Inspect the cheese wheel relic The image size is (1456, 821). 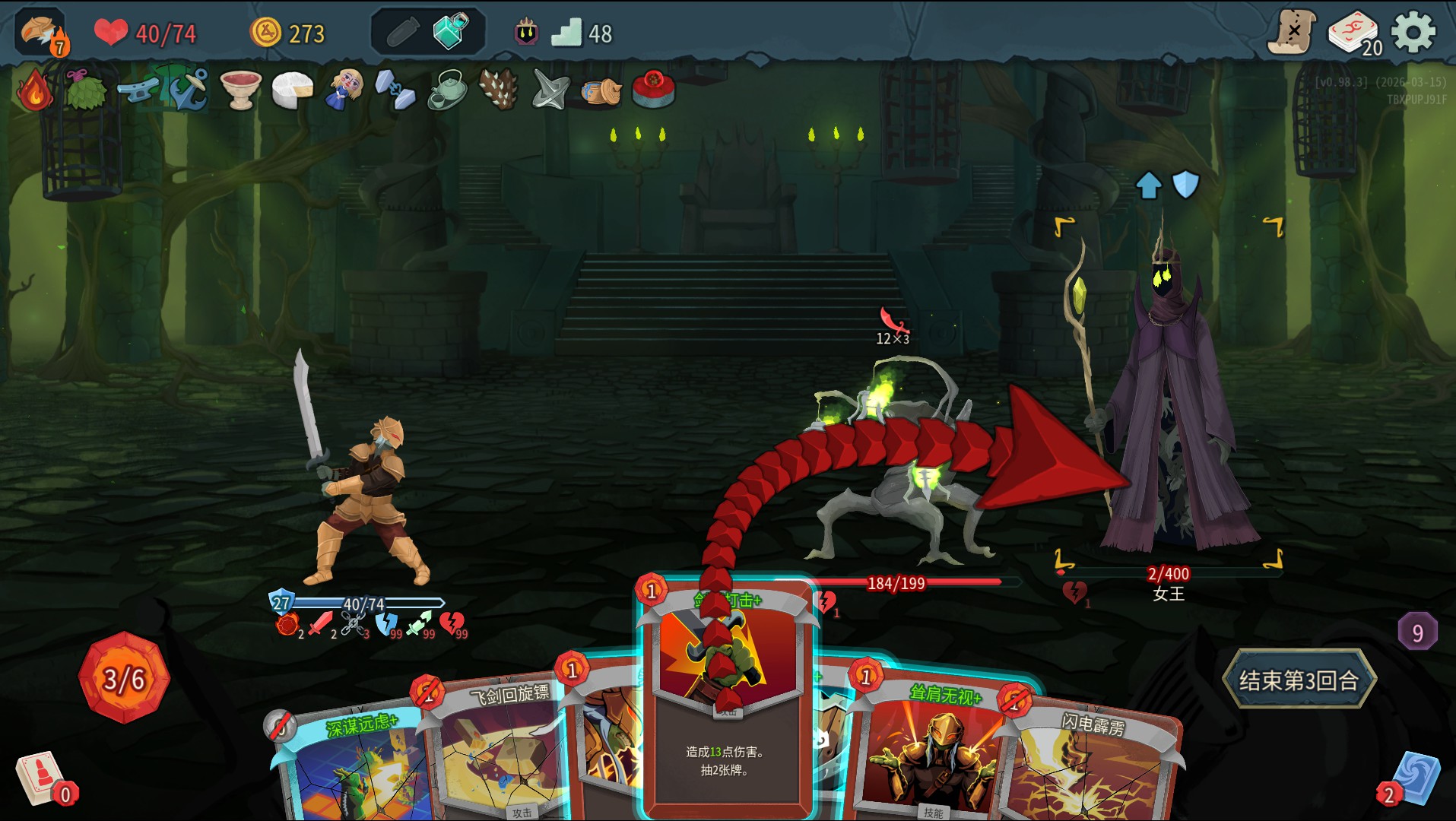[293, 90]
